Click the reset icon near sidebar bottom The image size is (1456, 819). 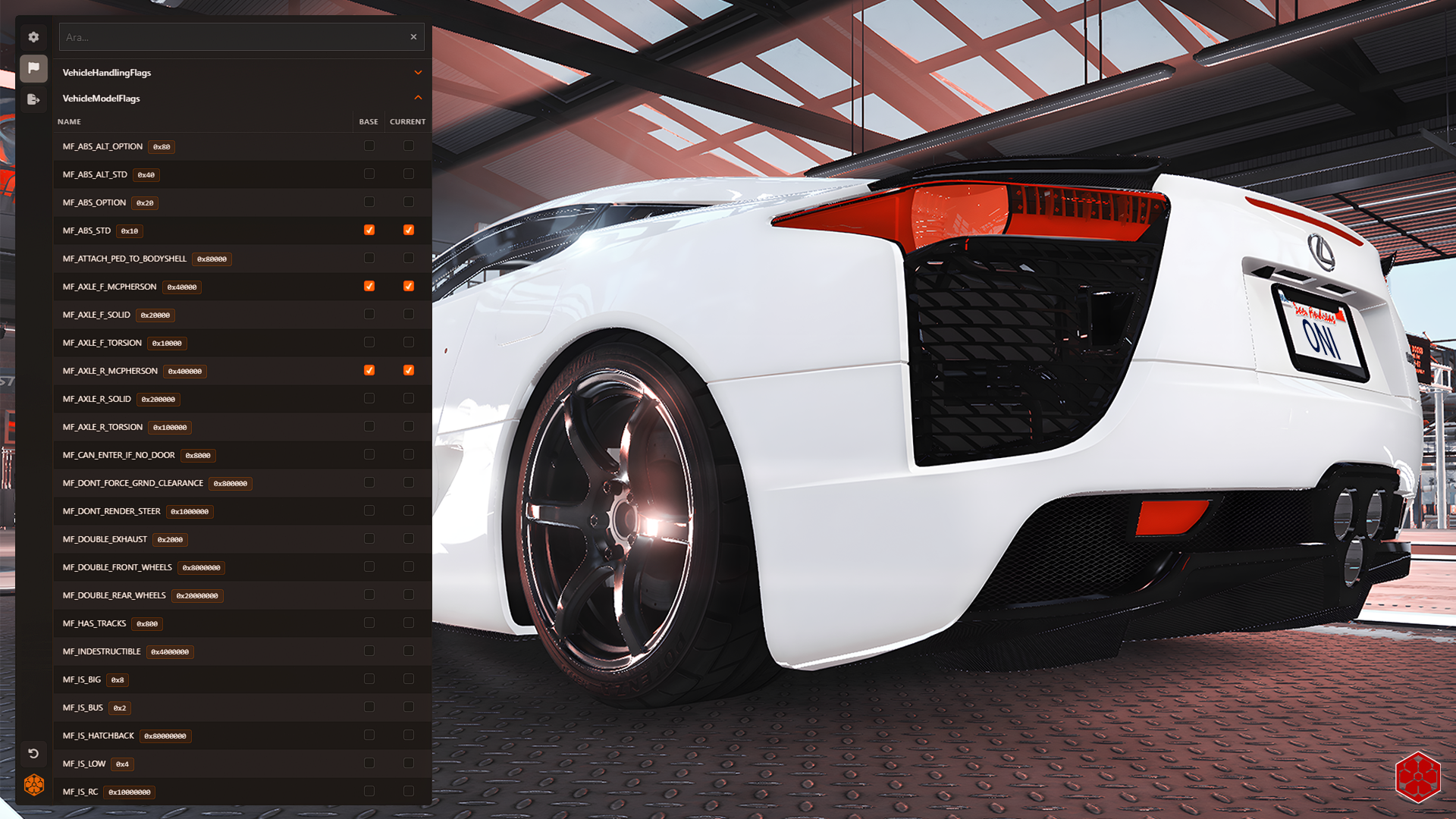coord(33,753)
